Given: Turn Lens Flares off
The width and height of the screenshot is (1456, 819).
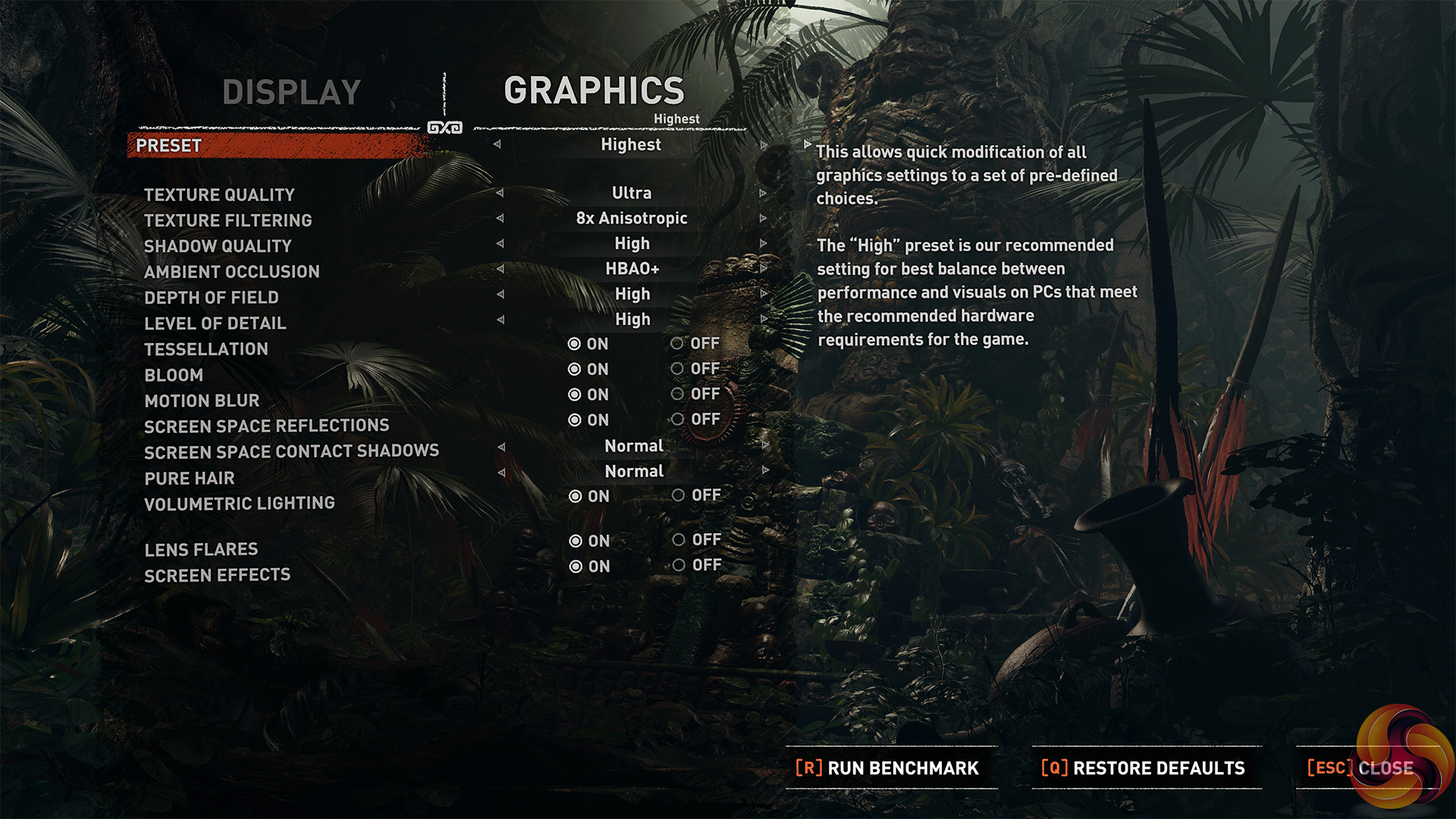Looking at the screenshot, I should (679, 540).
